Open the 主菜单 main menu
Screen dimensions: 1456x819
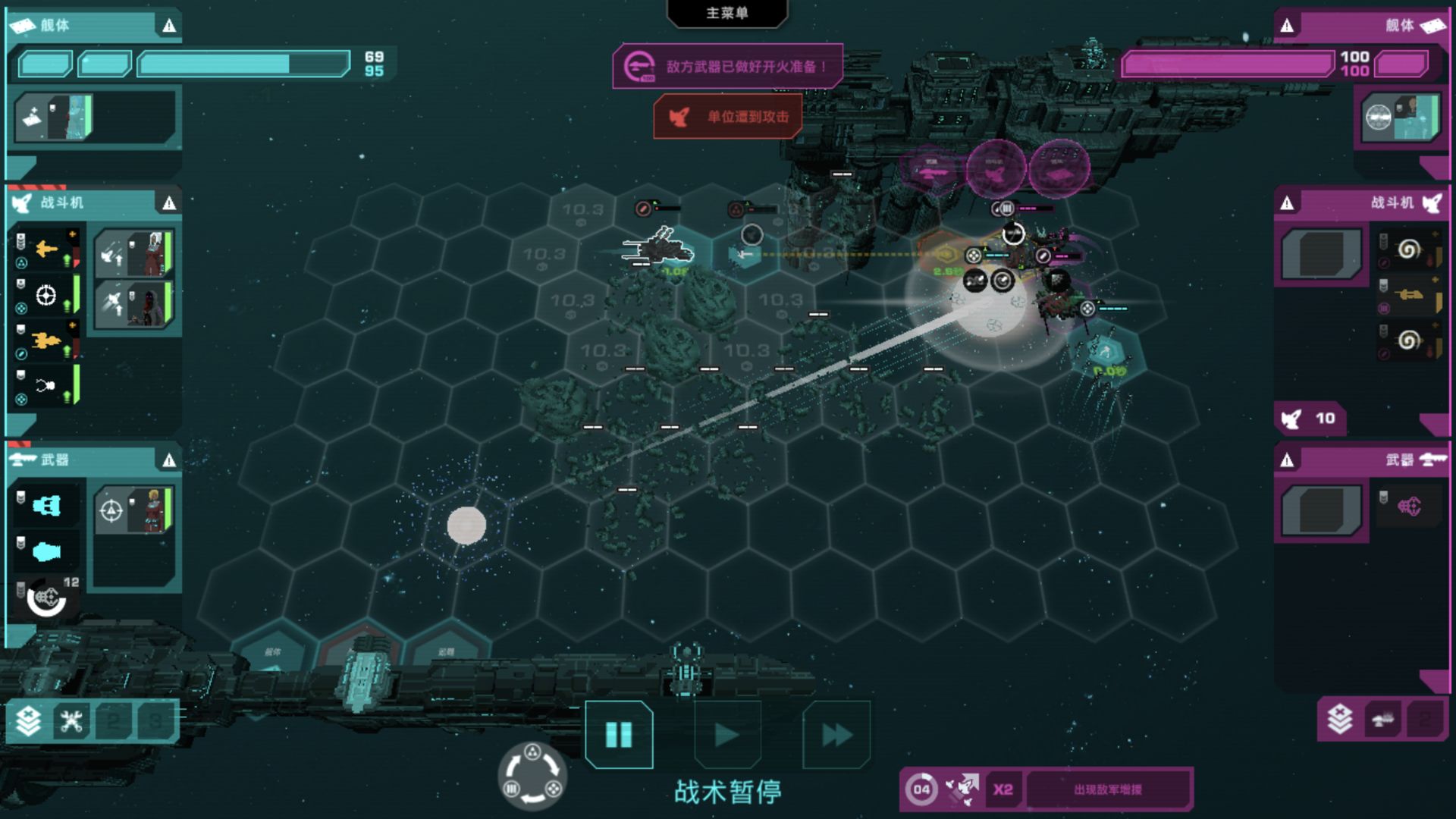point(726,13)
